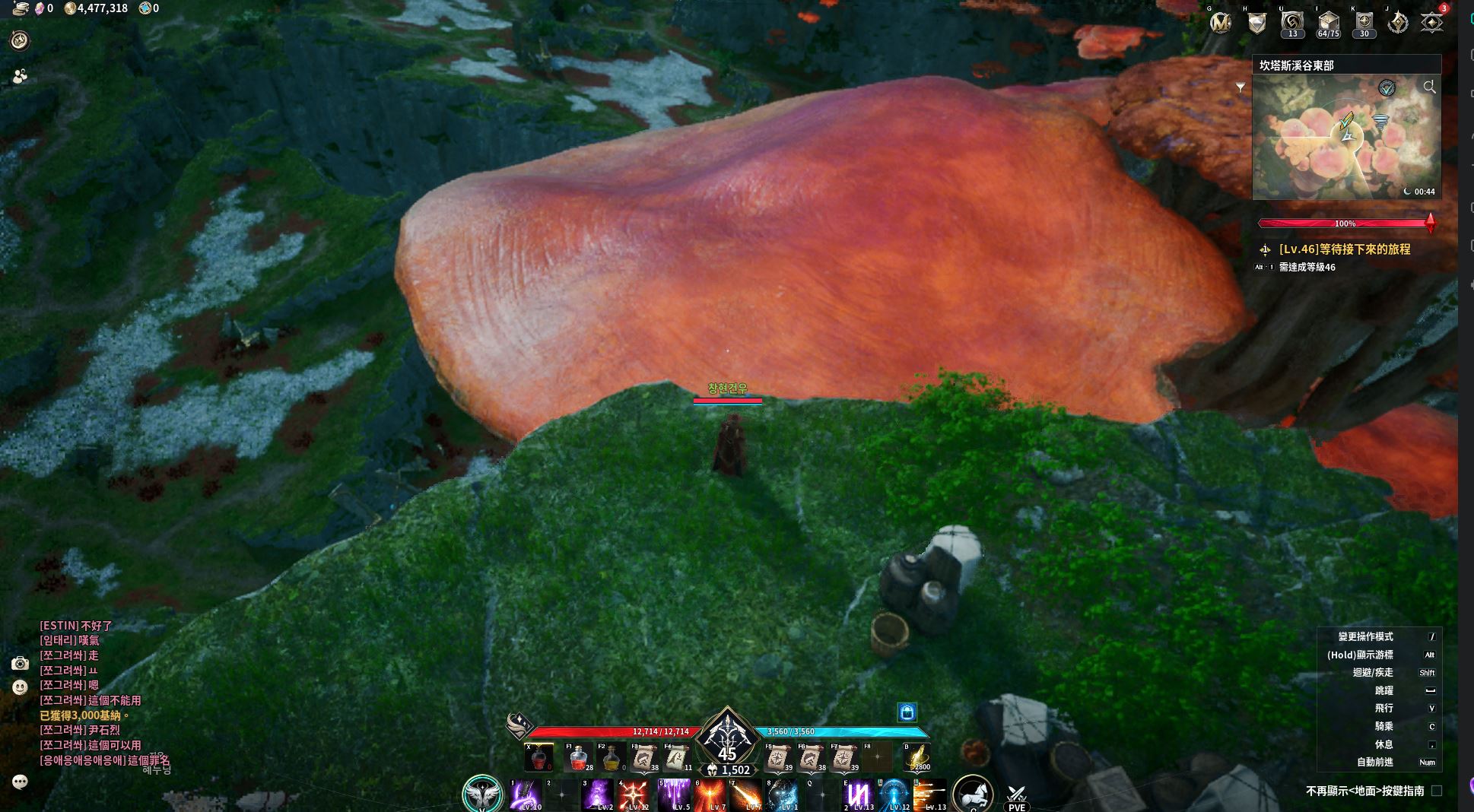This screenshot has height=812, width=1474.
Task: Open the inventory box showing 64/75
Action: 1328,24
